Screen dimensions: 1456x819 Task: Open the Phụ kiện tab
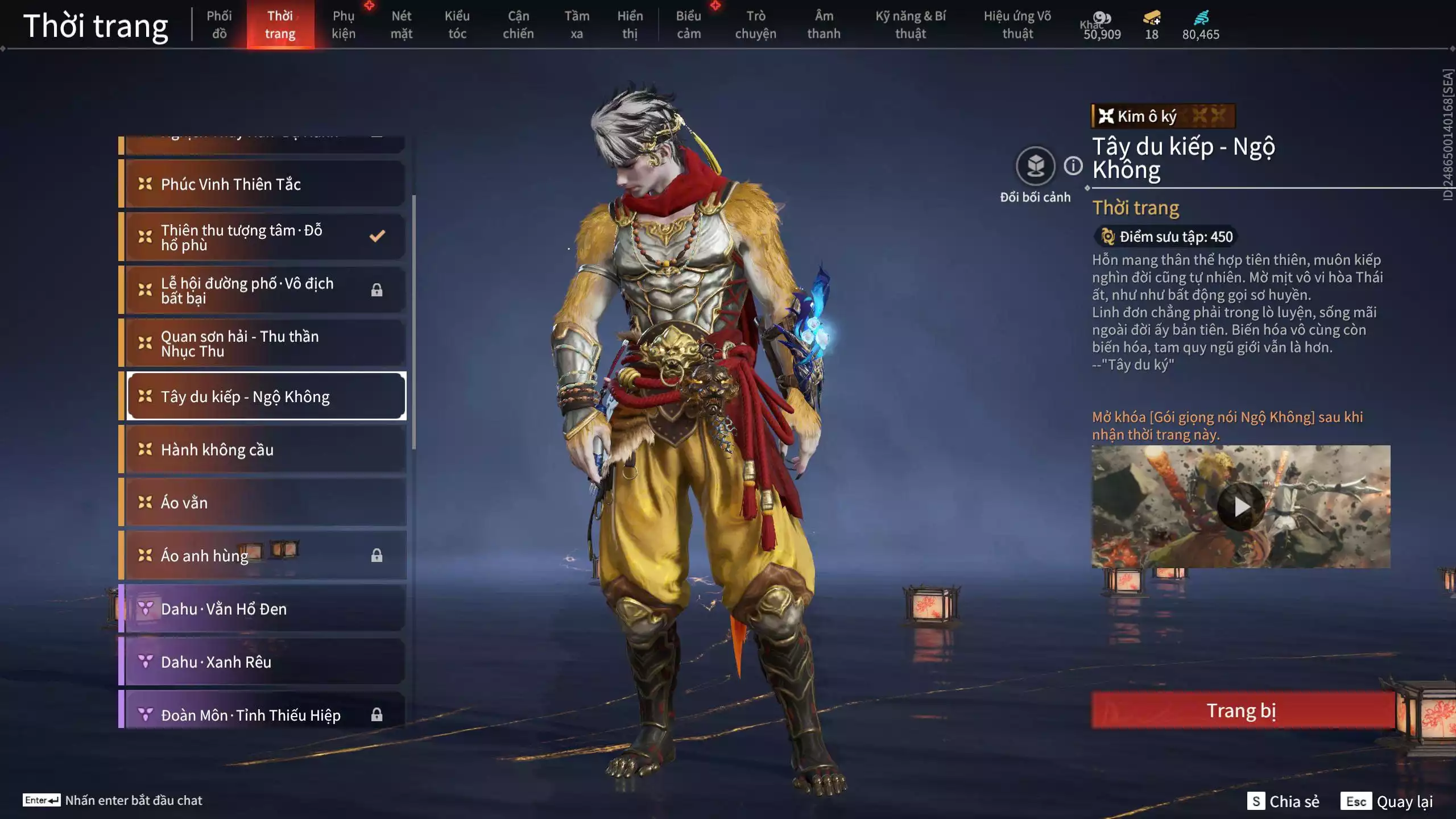coord(344,24)
